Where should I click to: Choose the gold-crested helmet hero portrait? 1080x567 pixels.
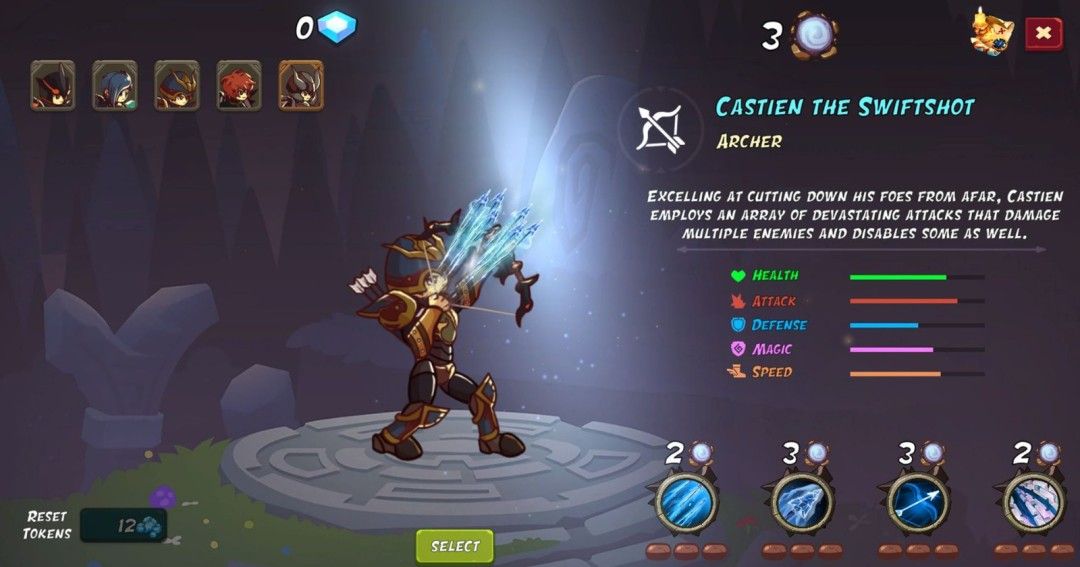pyautogui.click(x=177, y=85)
